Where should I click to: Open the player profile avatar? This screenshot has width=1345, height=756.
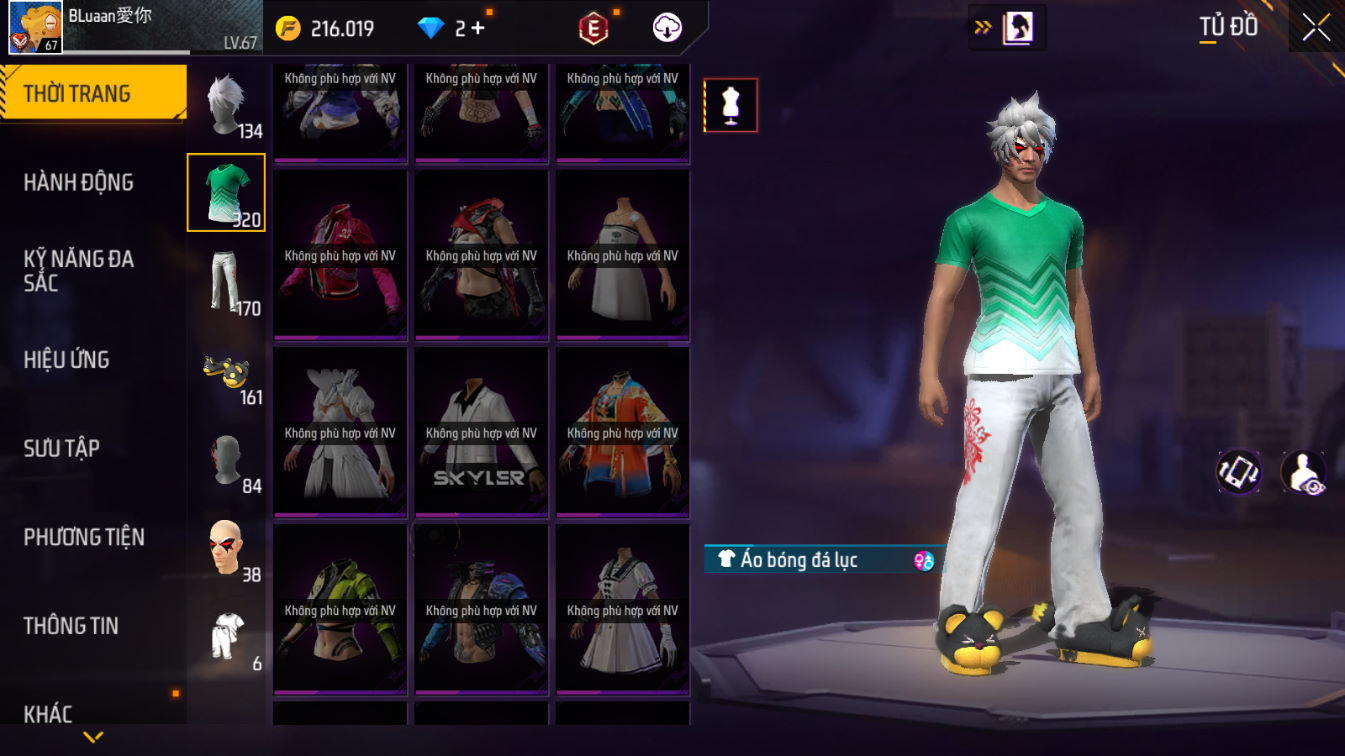[x=36, y=27]
